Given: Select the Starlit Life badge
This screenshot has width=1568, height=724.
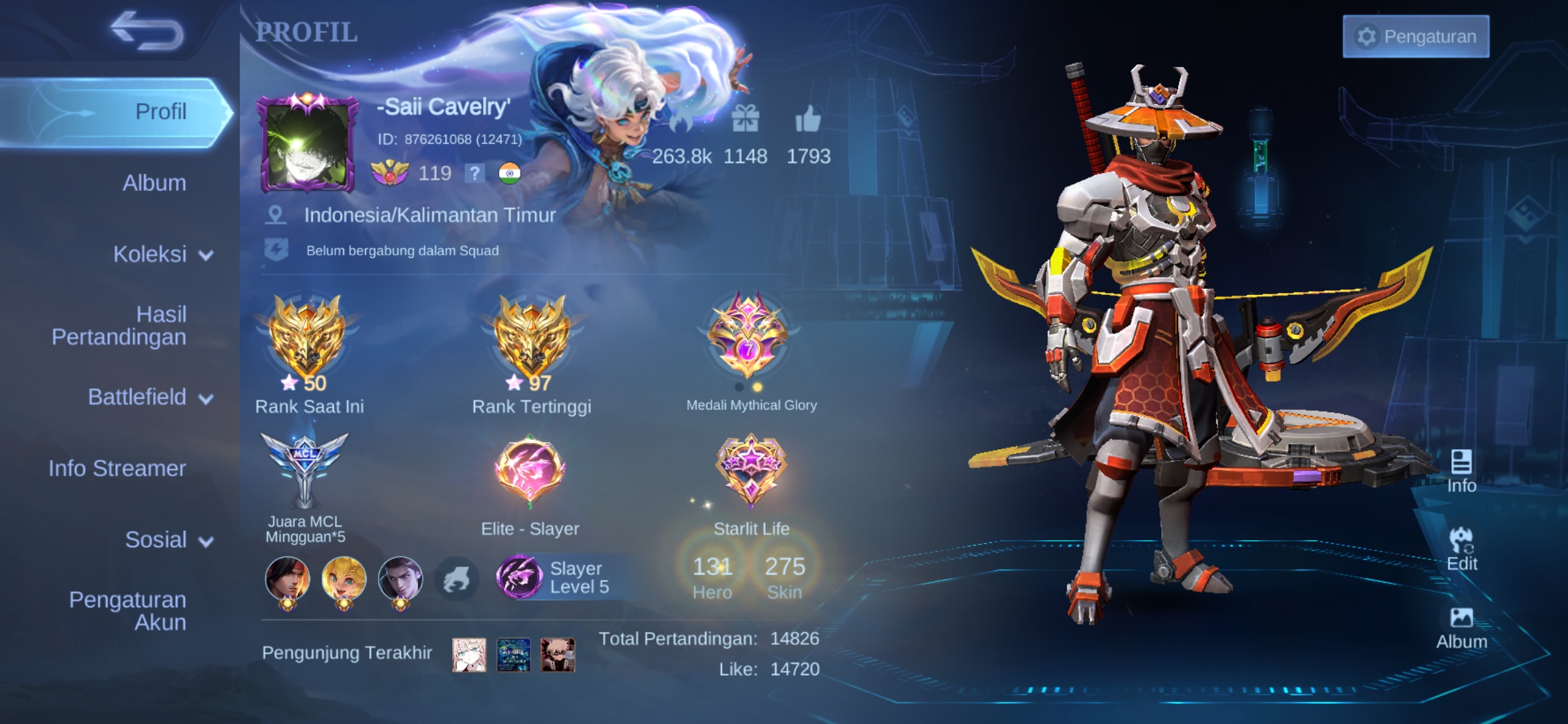Looking at the screenshot, I should coord(750,469).
